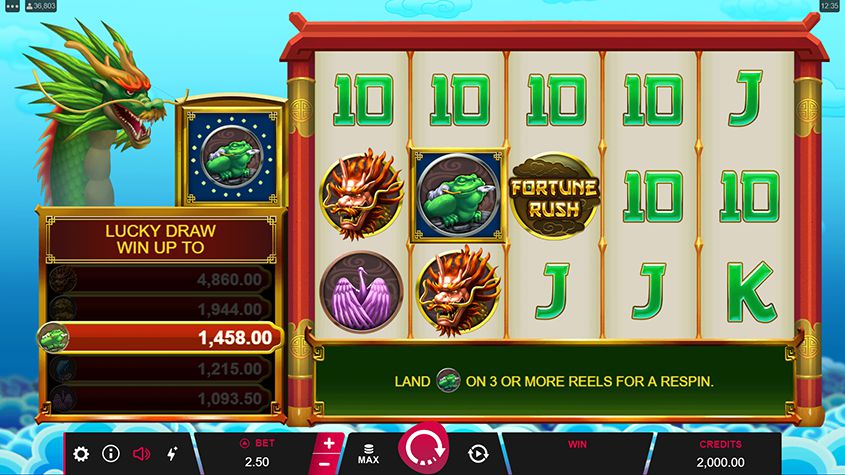Toggle the sound speaker icon
Viewport: 845px width, 475px height.
point(141,454)
